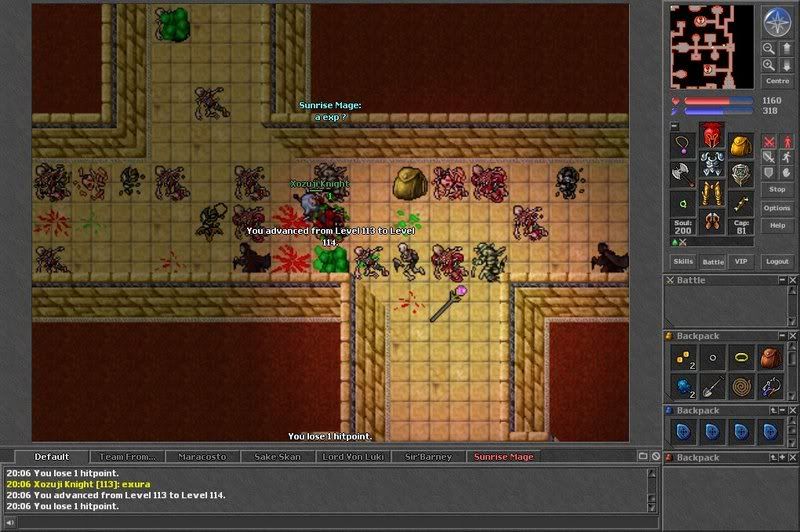Select the coiled rope in the backpack

tap(740, 386)
